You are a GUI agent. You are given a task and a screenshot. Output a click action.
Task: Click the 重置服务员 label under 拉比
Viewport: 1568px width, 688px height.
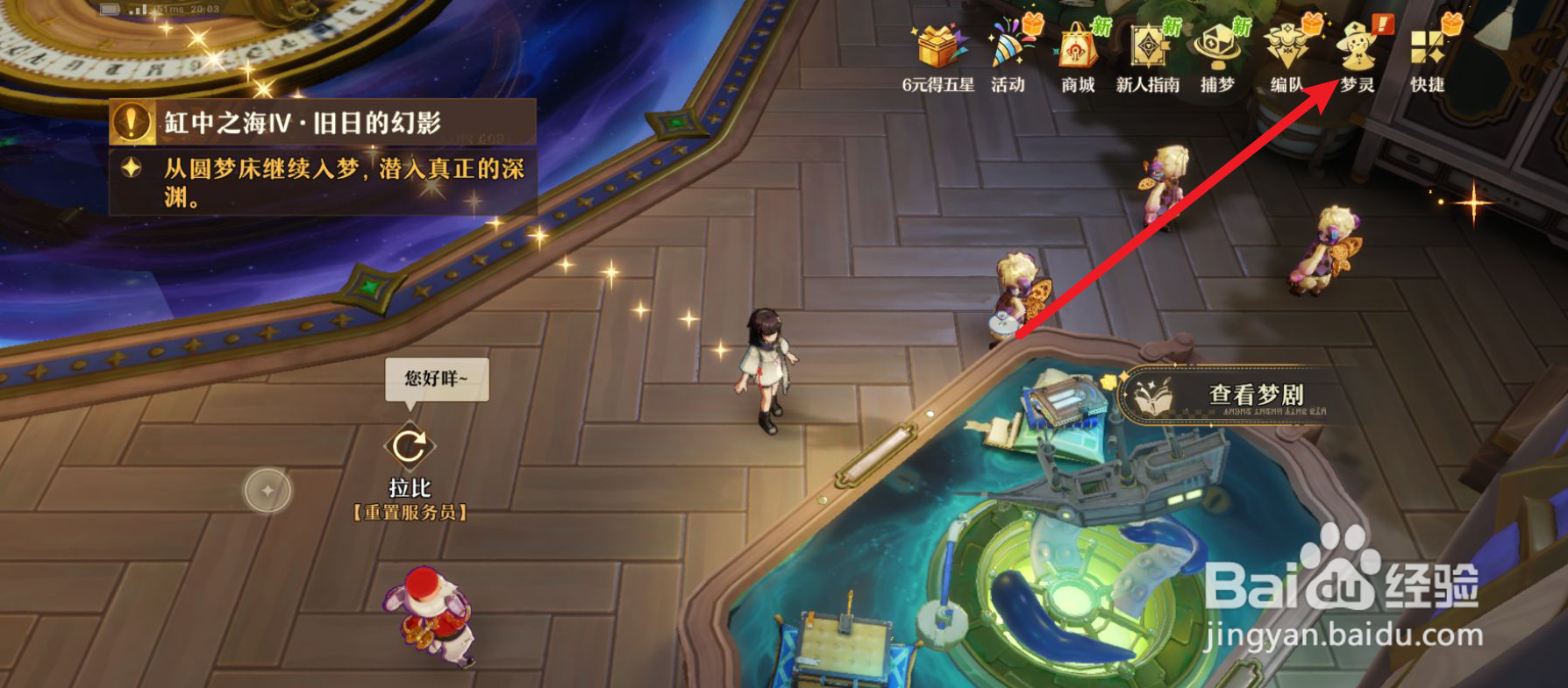click(x=410, y=513)
